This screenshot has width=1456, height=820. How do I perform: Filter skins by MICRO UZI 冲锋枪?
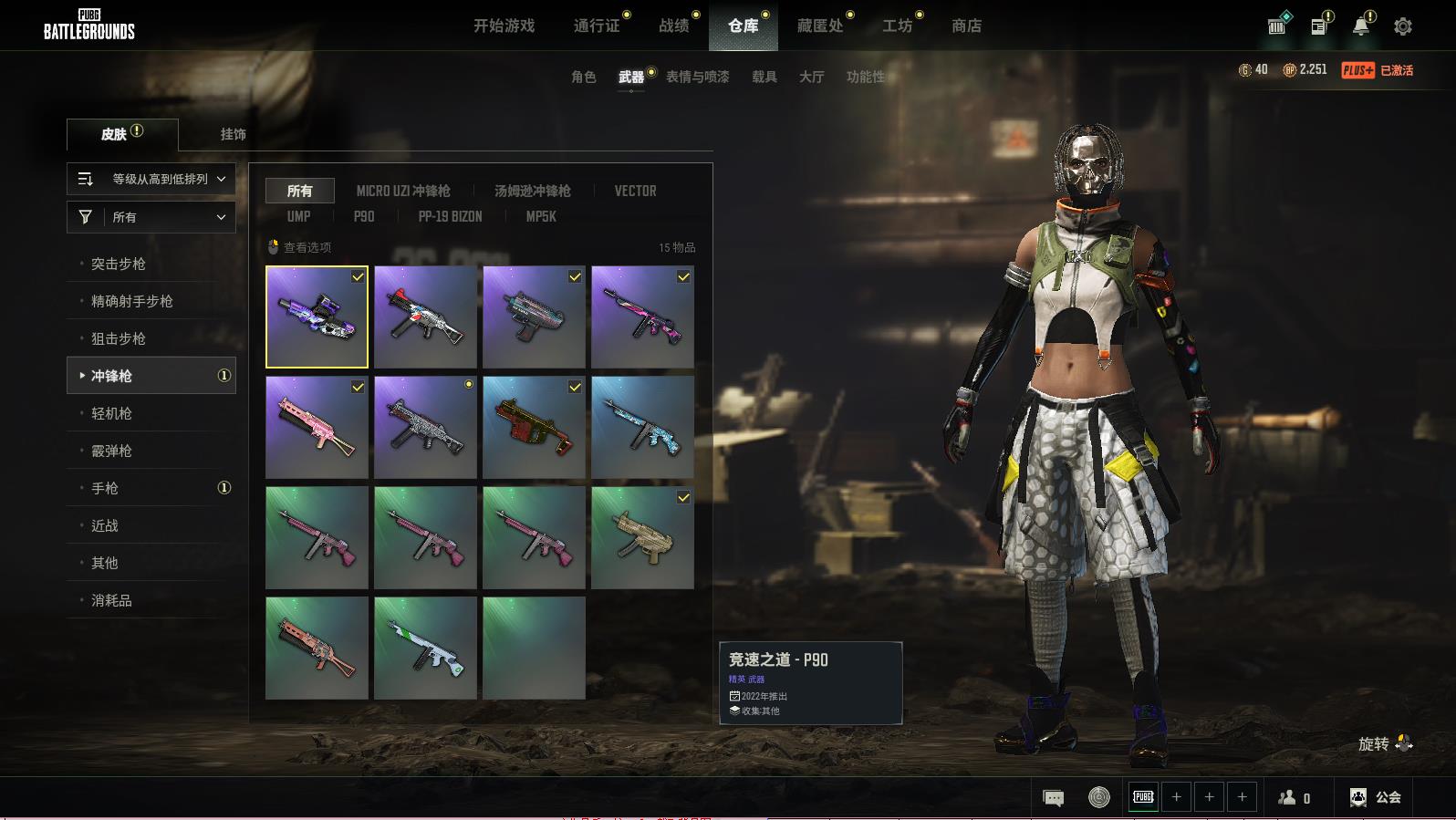(x=403, y=191)
